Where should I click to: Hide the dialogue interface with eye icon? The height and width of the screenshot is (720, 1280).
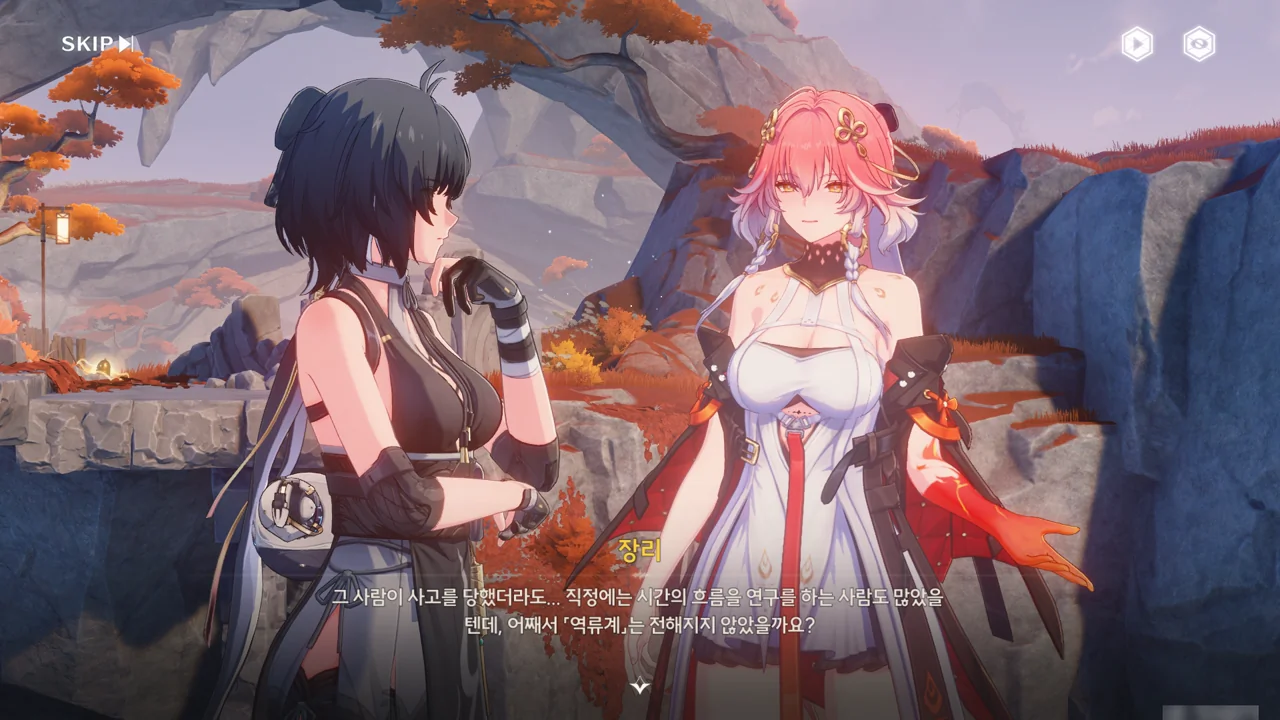click(1199, 44)
